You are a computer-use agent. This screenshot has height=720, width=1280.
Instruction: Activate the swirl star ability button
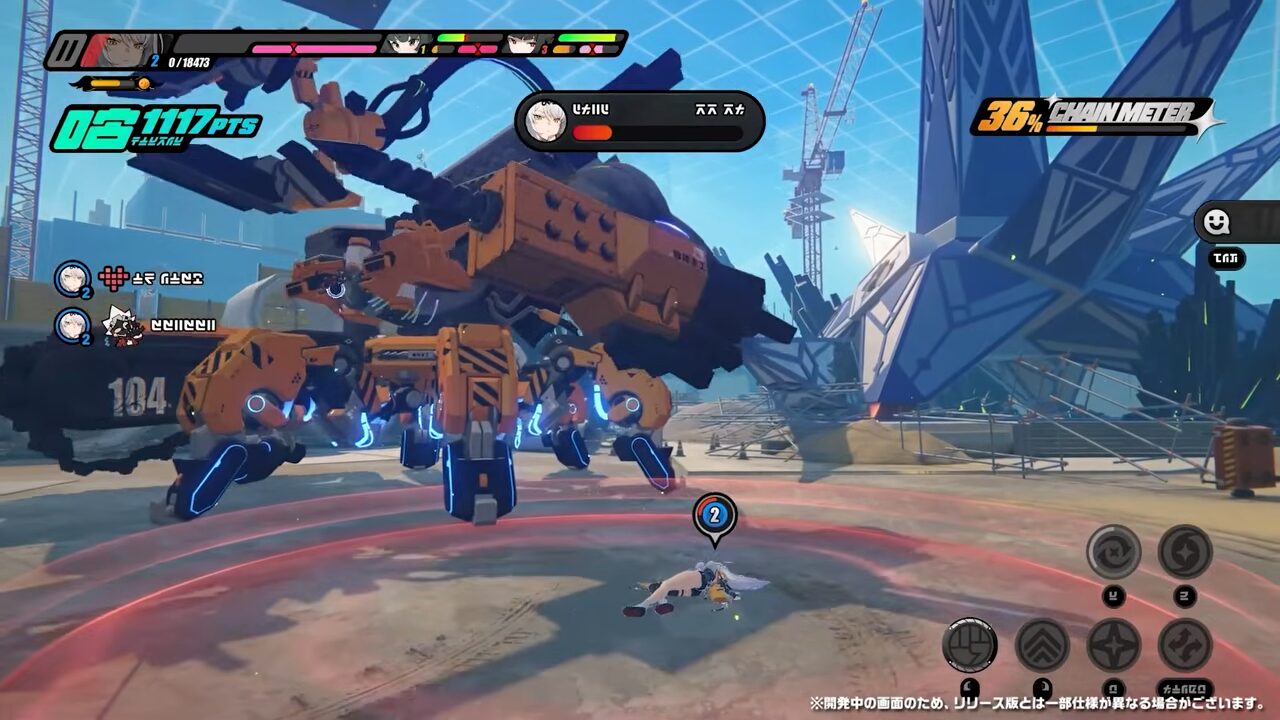[1185, 551]
